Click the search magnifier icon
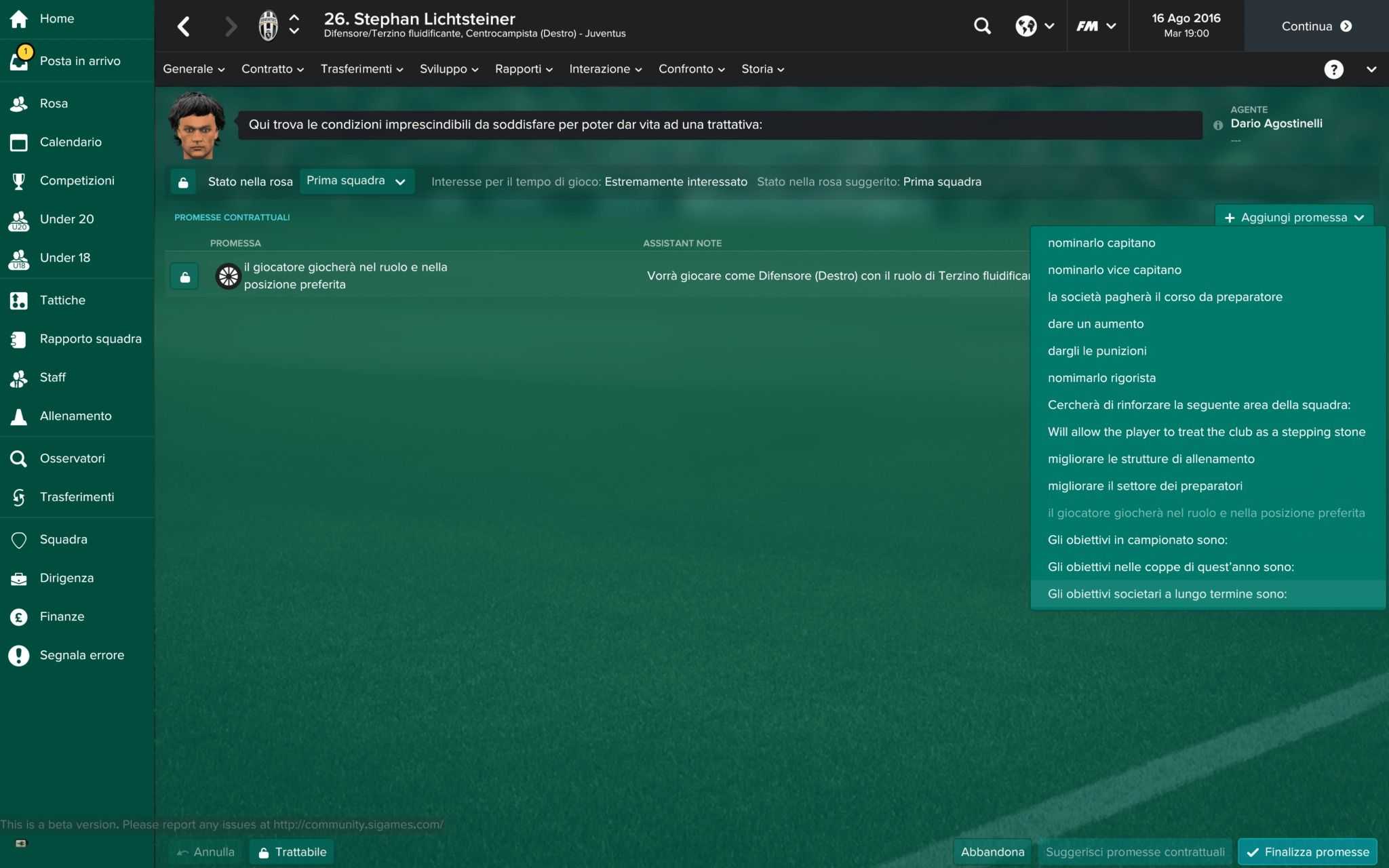Viewport: 1389px width, 868px height. point(982,26)
